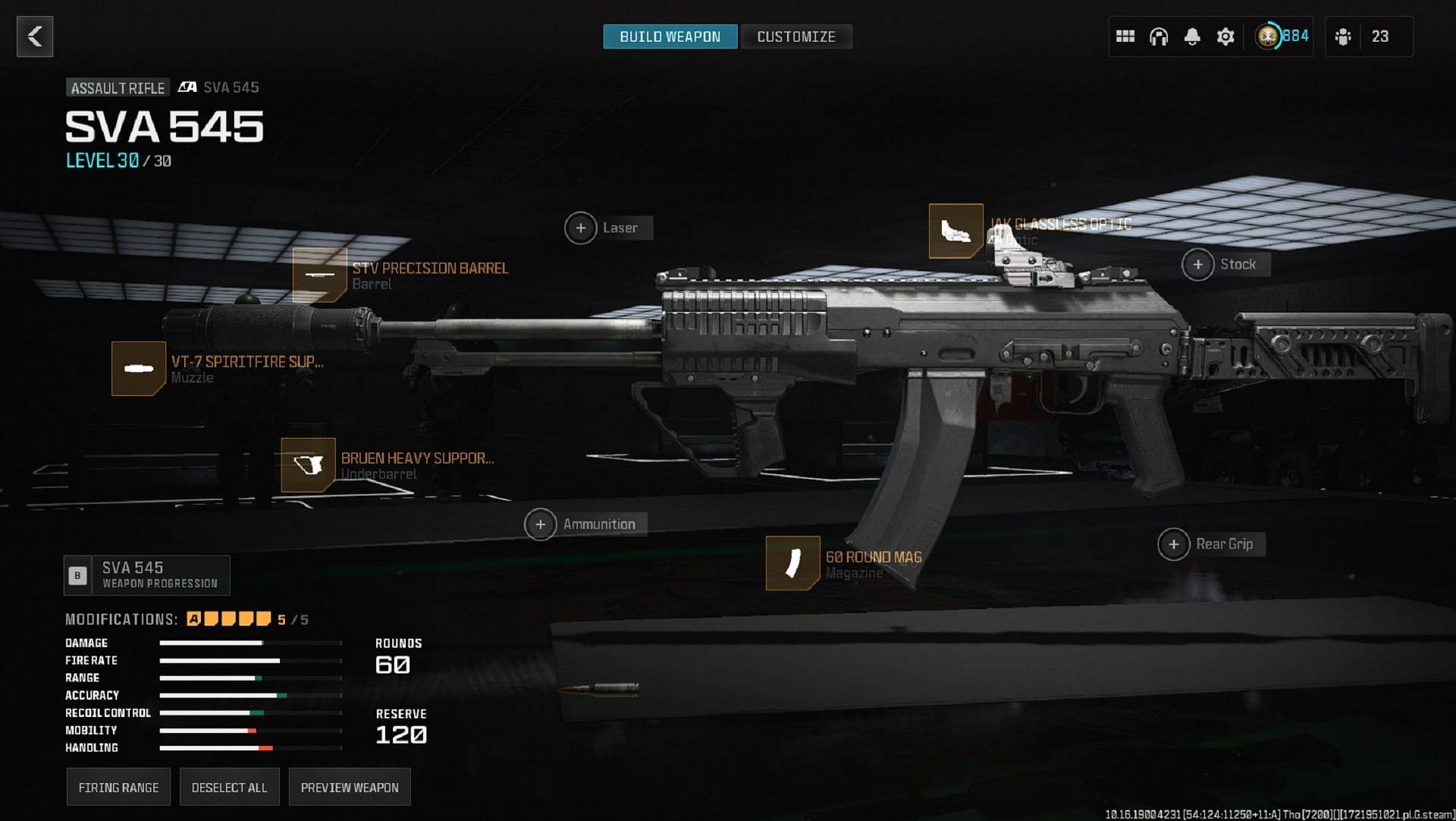The width and height of the screenshot is (1456, 821).
Task: Open the JAK Glassless Optic slot
Action: (x=956, y=231)
